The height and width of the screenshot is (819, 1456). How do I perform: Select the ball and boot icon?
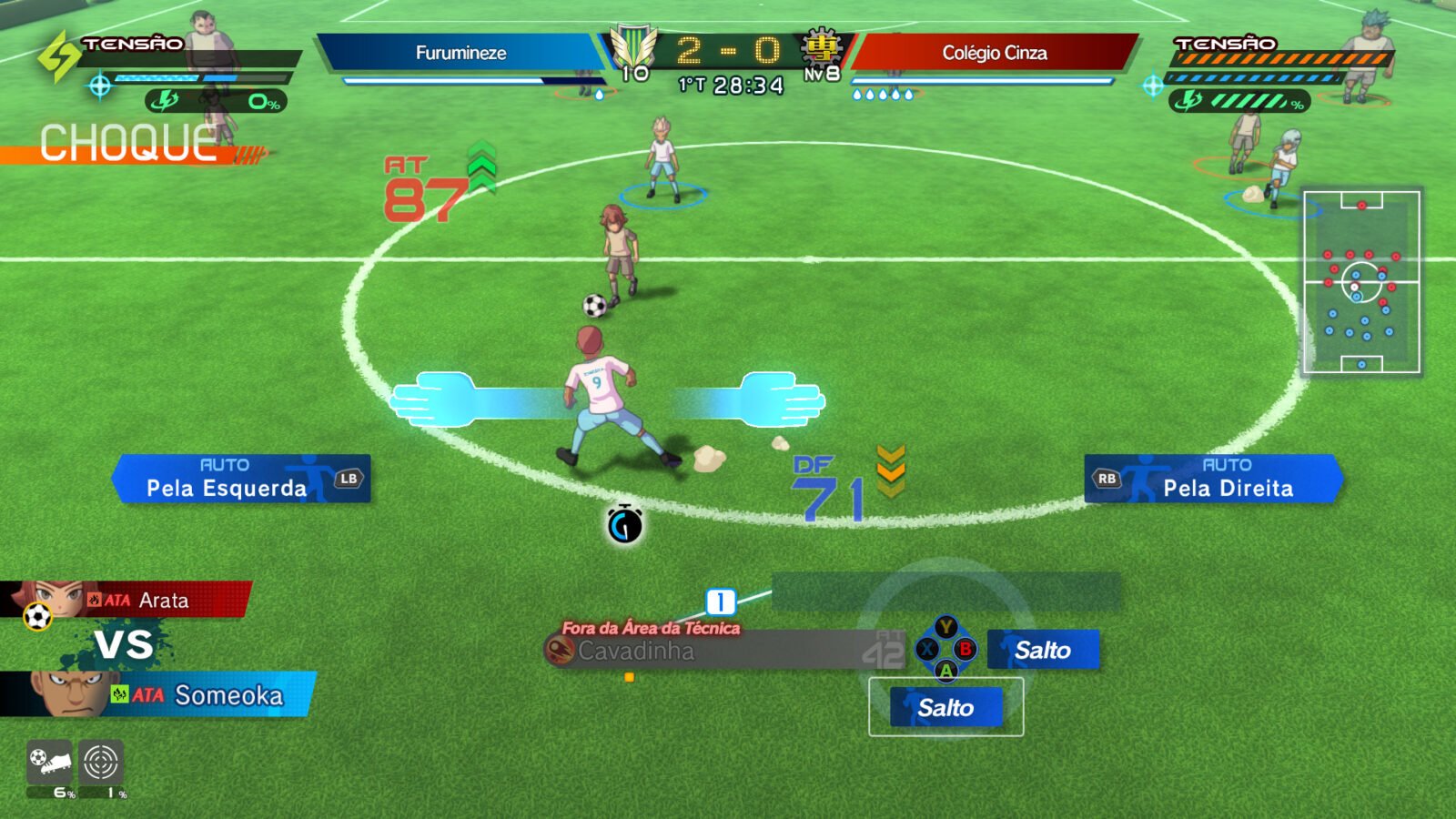(50, 763)
